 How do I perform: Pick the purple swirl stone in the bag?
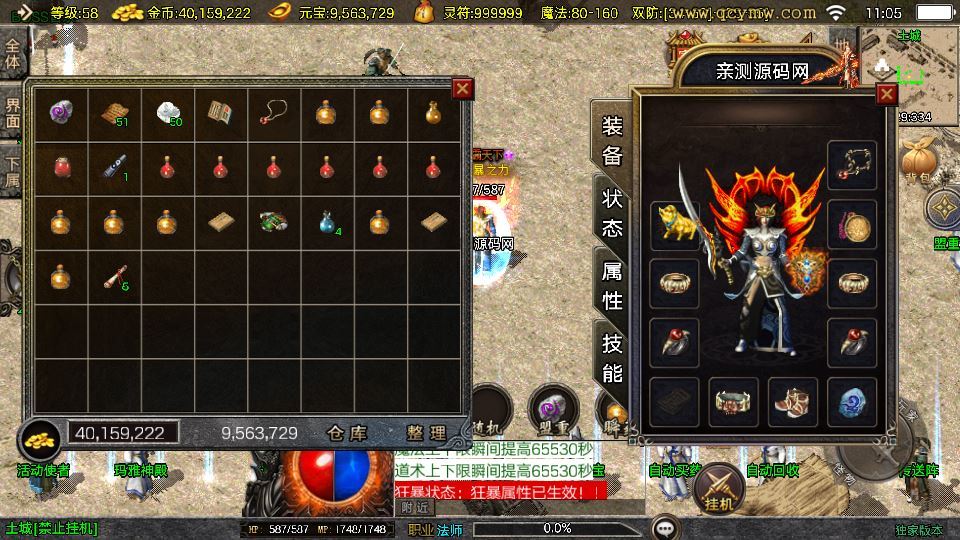click(x=59, y=113)
